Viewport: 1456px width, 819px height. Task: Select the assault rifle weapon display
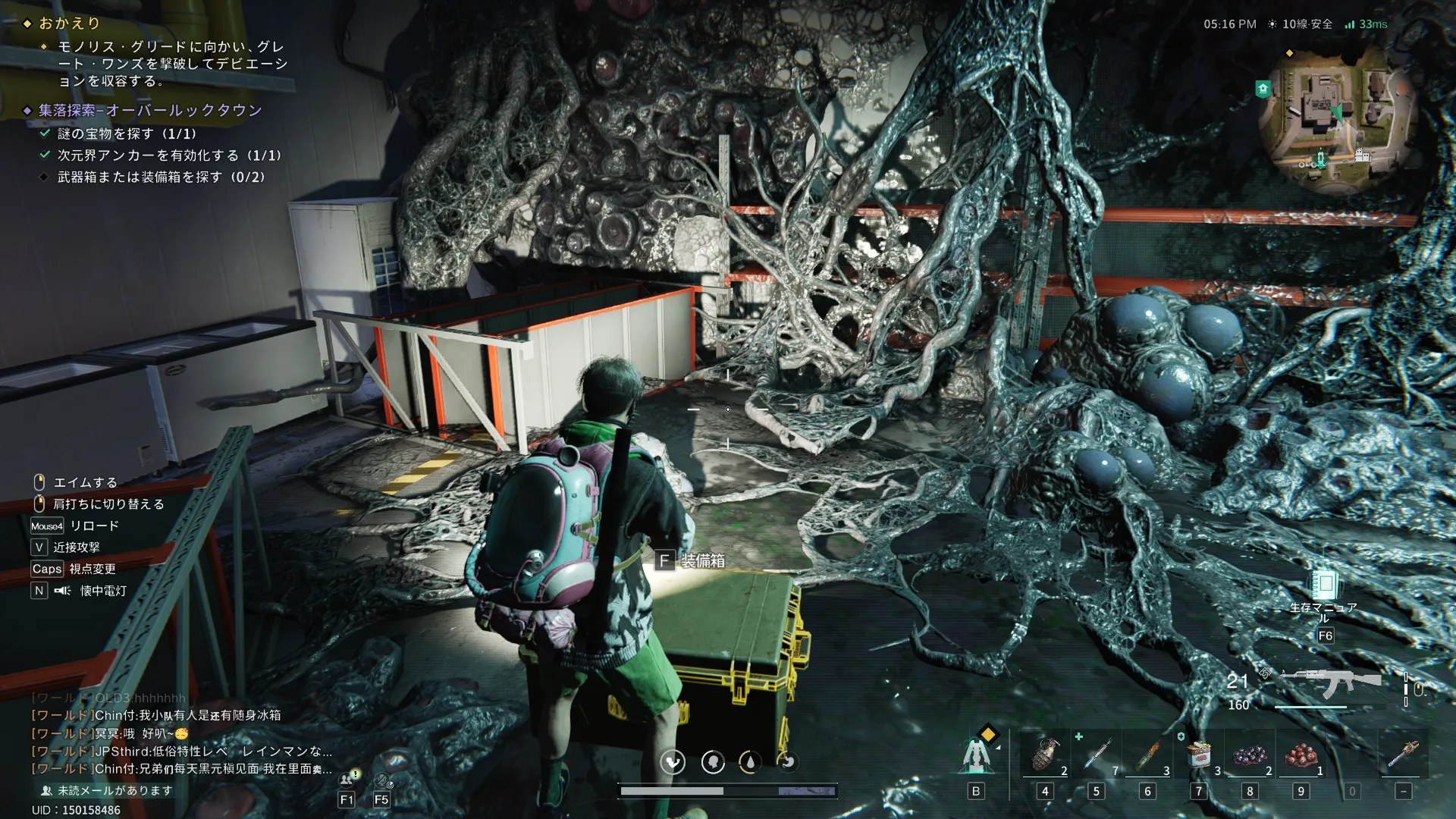[1330, 682]
